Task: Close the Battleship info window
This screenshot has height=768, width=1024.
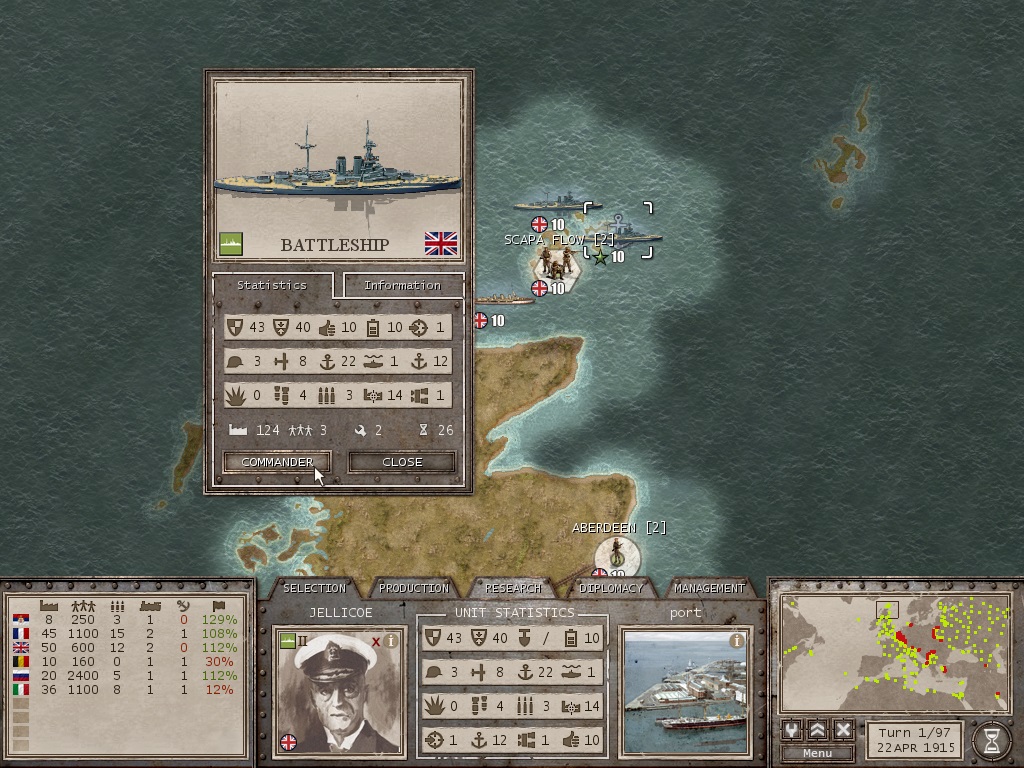Action: click(402, 462)
